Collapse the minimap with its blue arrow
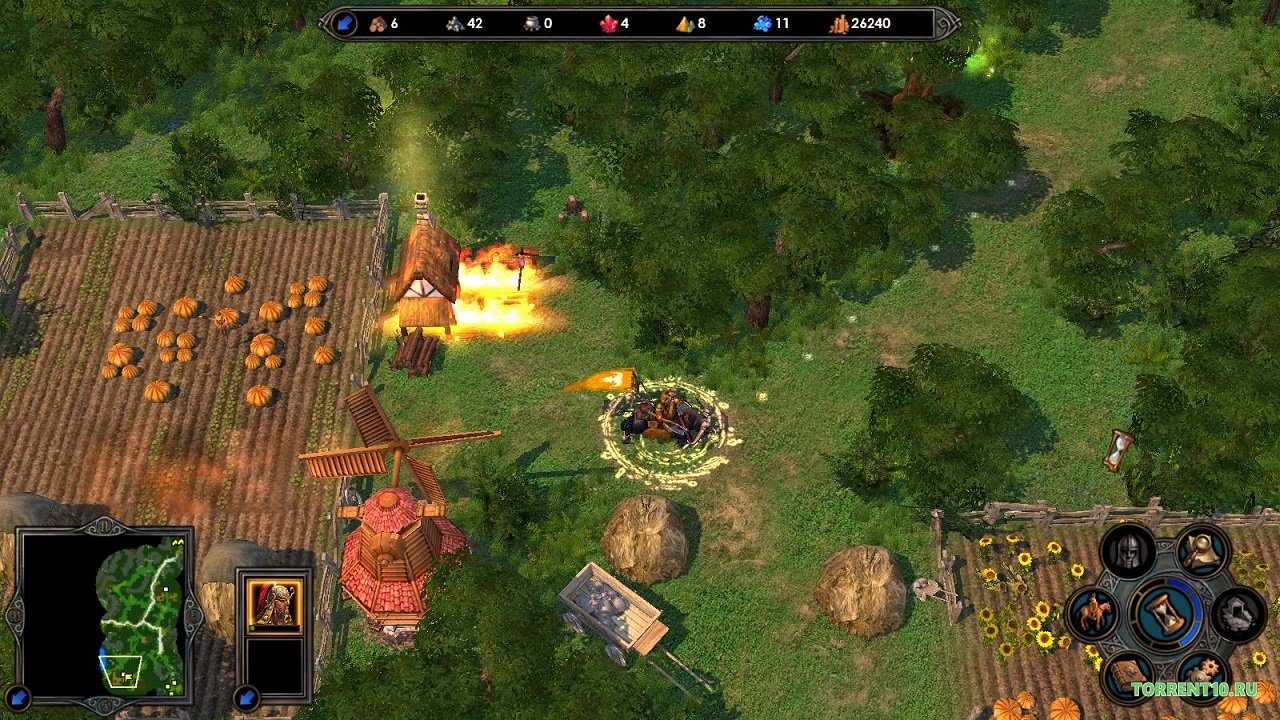This screenshot has height=720, width=1280. 17,697
